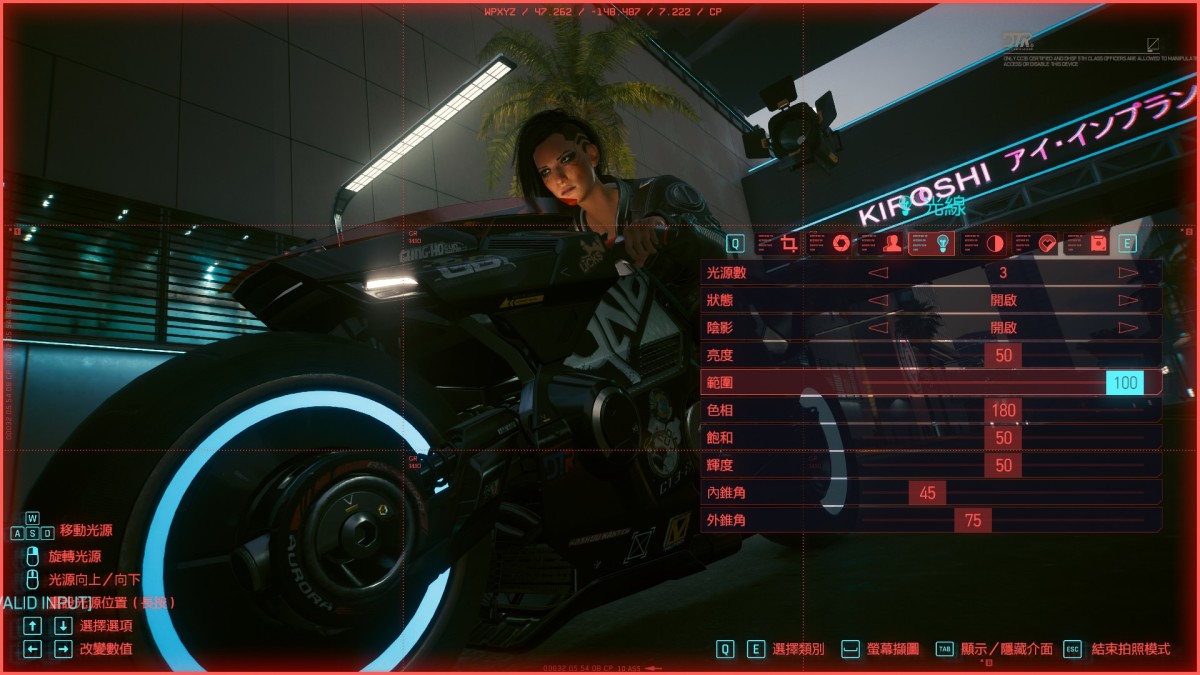Image resolution: width=1200 pixels, height=675 pixels.
Task: Click the 飽和 saturation slider handle
Action: [1003, 438]
